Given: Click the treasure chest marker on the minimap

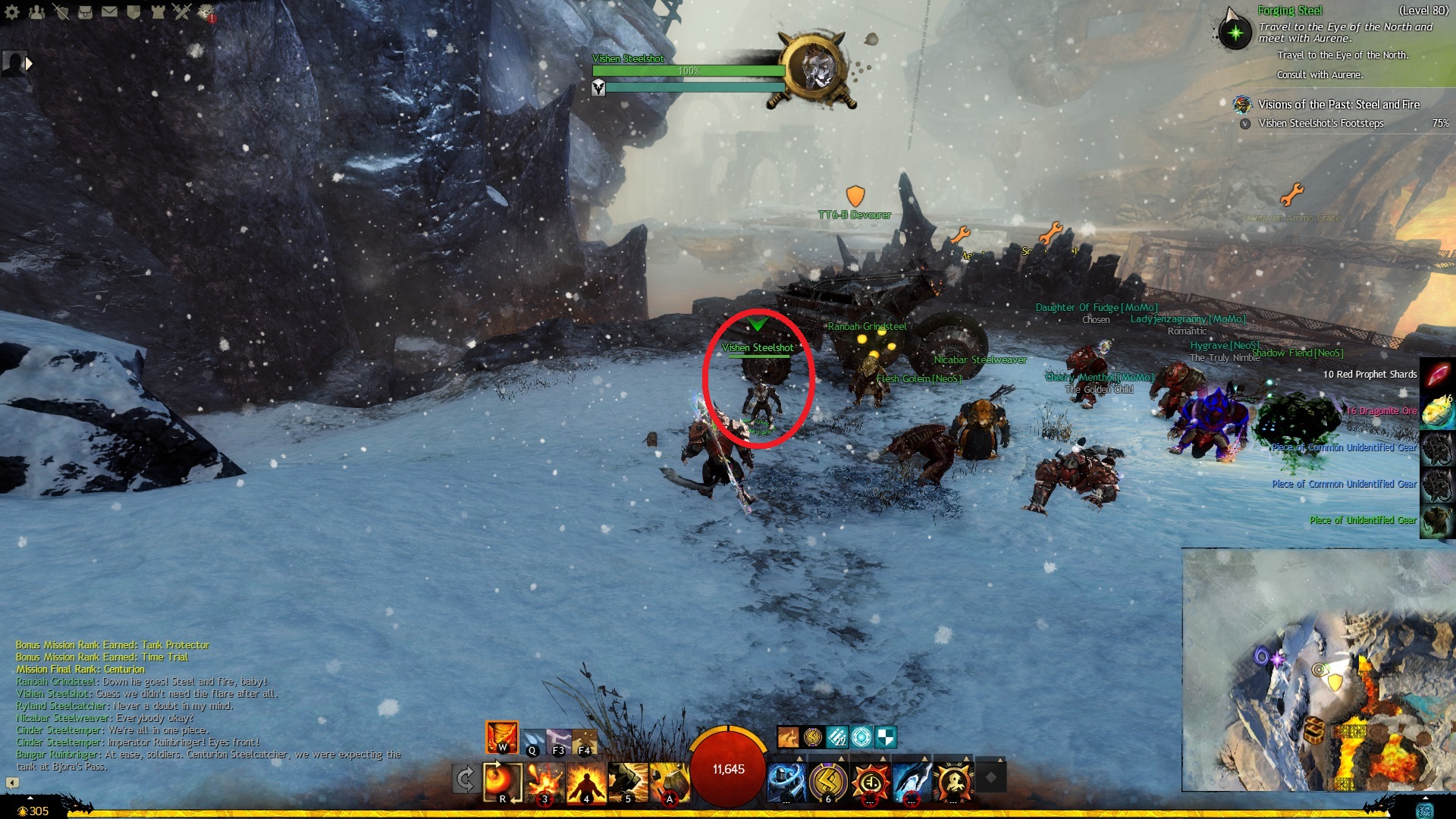Looking at the screenshot, I should tap(1314, 731).
